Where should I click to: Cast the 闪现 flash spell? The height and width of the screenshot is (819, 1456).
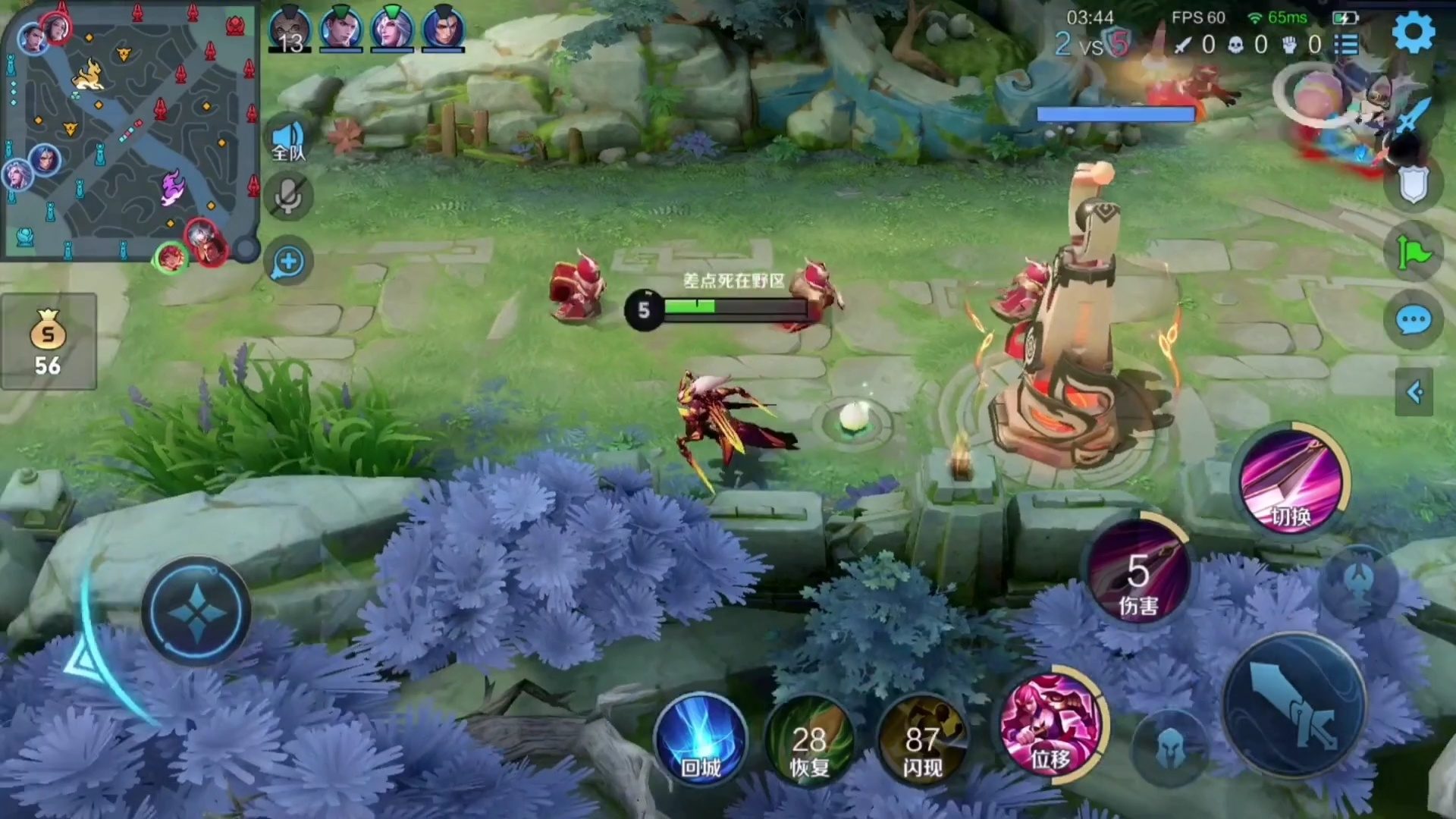click(x=922, y=739)
